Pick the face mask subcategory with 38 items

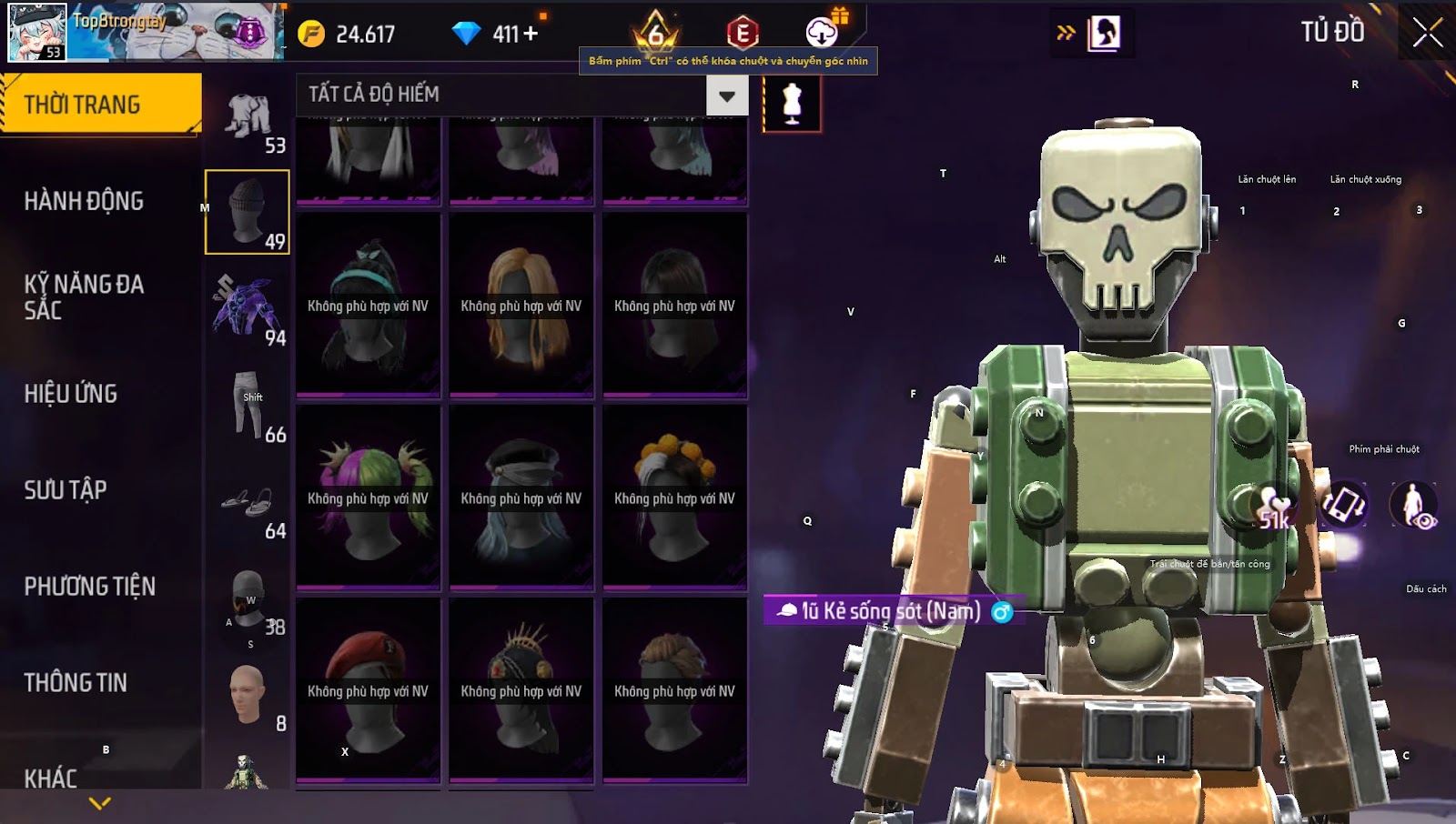(248, 598)
